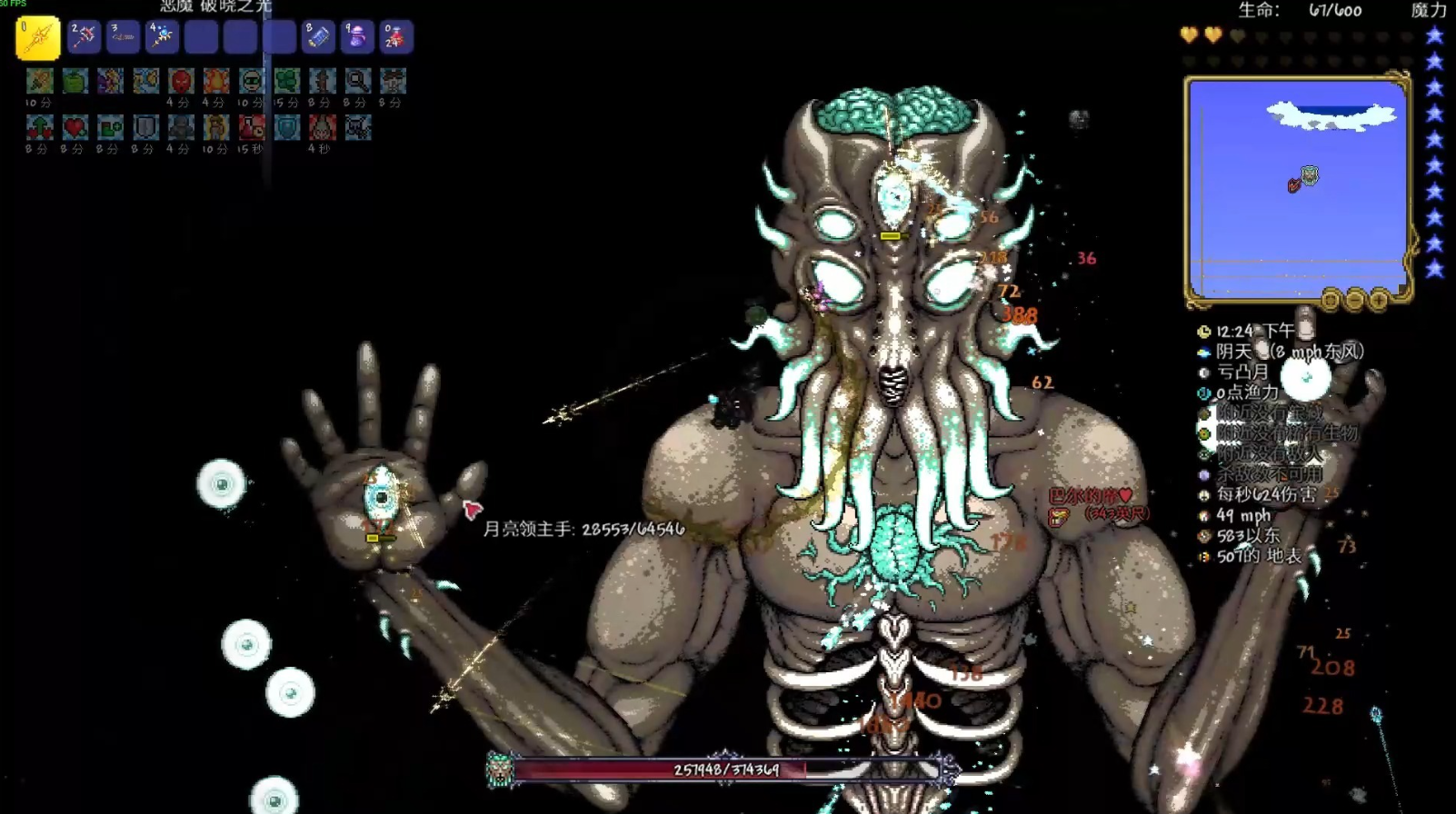Cancel the sunglasses face buff icon
This screenshot has height=814, width=1456.
point(252,82)
